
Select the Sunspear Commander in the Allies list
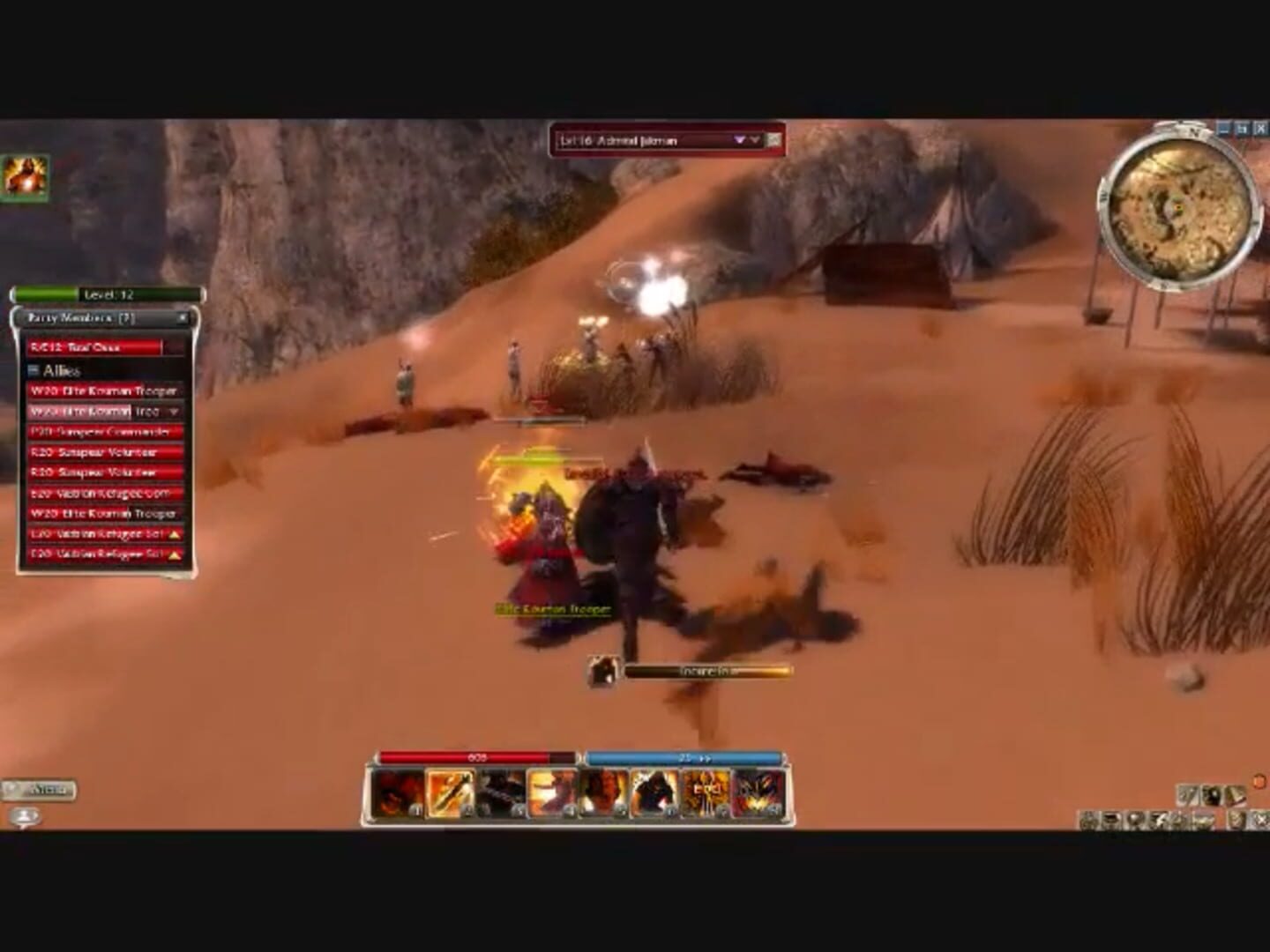pyautogui.click(x=97, y=432)
